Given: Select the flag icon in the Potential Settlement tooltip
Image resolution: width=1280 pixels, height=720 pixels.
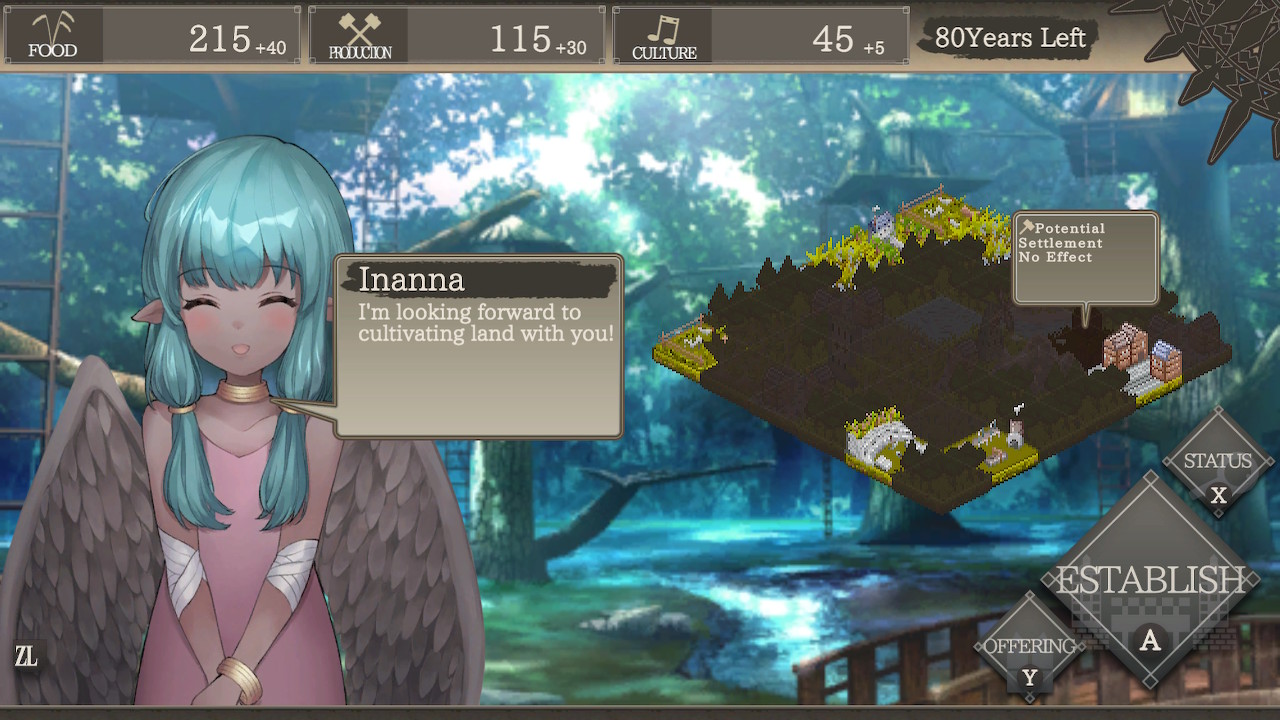Looking at the screenshot, I should (x=1028, y=227).
